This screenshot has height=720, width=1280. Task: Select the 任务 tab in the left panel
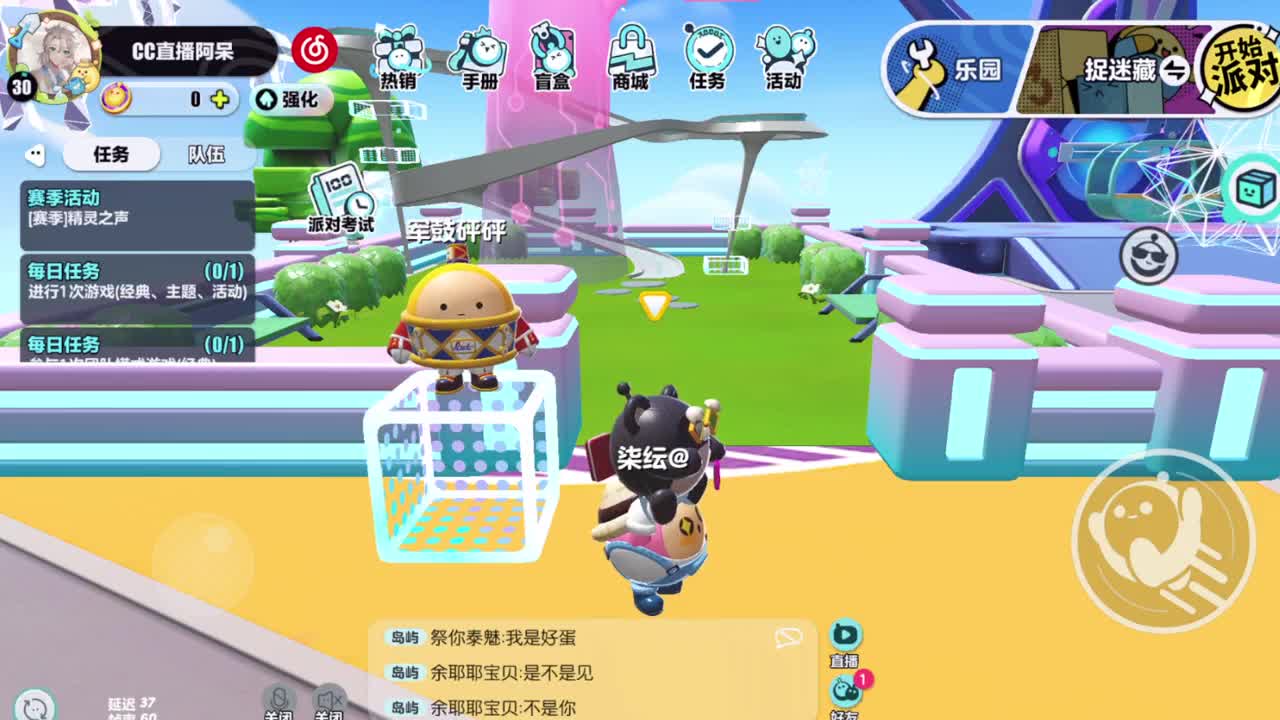111,154
